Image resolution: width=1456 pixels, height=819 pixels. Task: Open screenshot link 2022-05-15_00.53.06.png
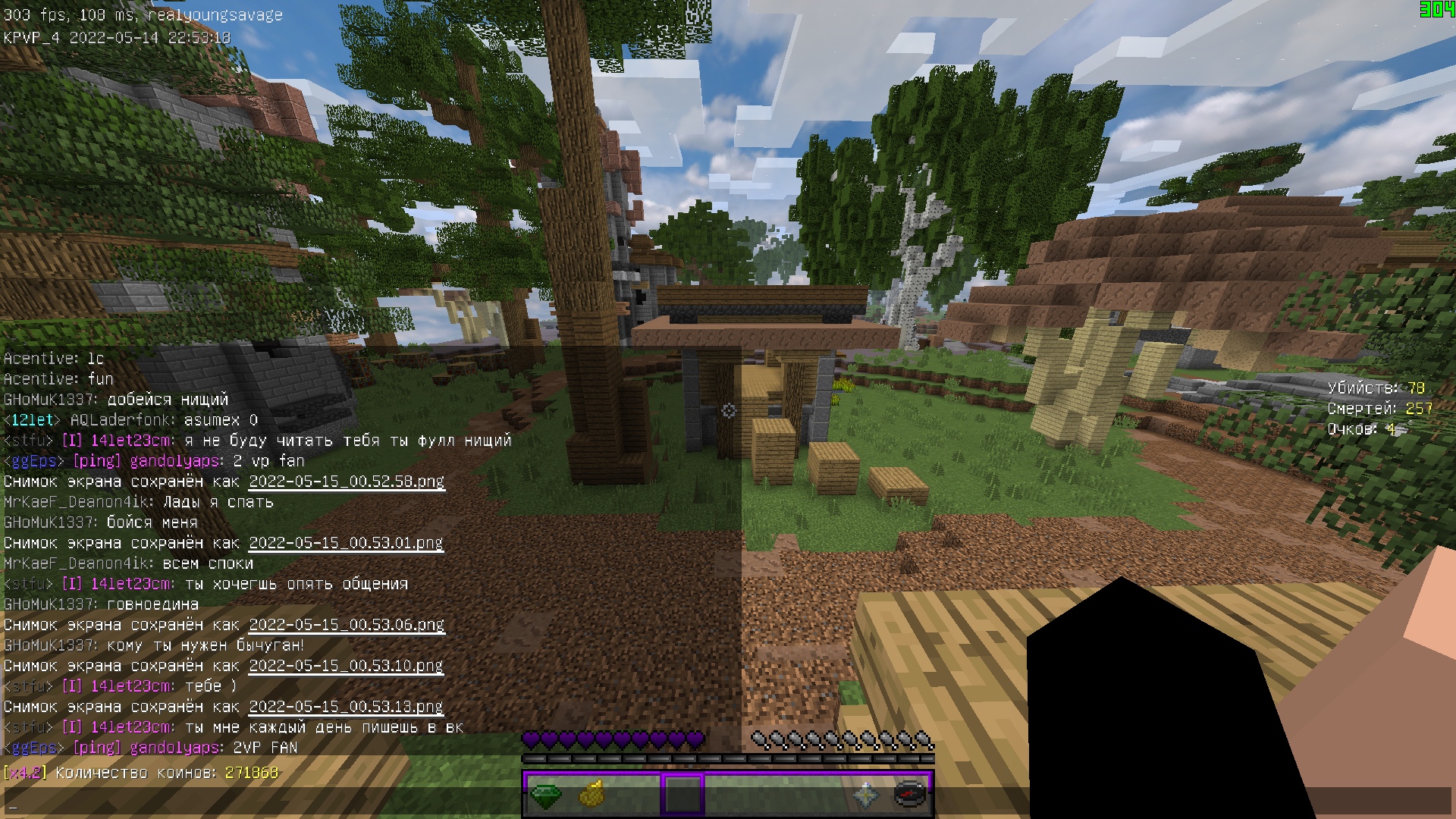tap(346, 625)
